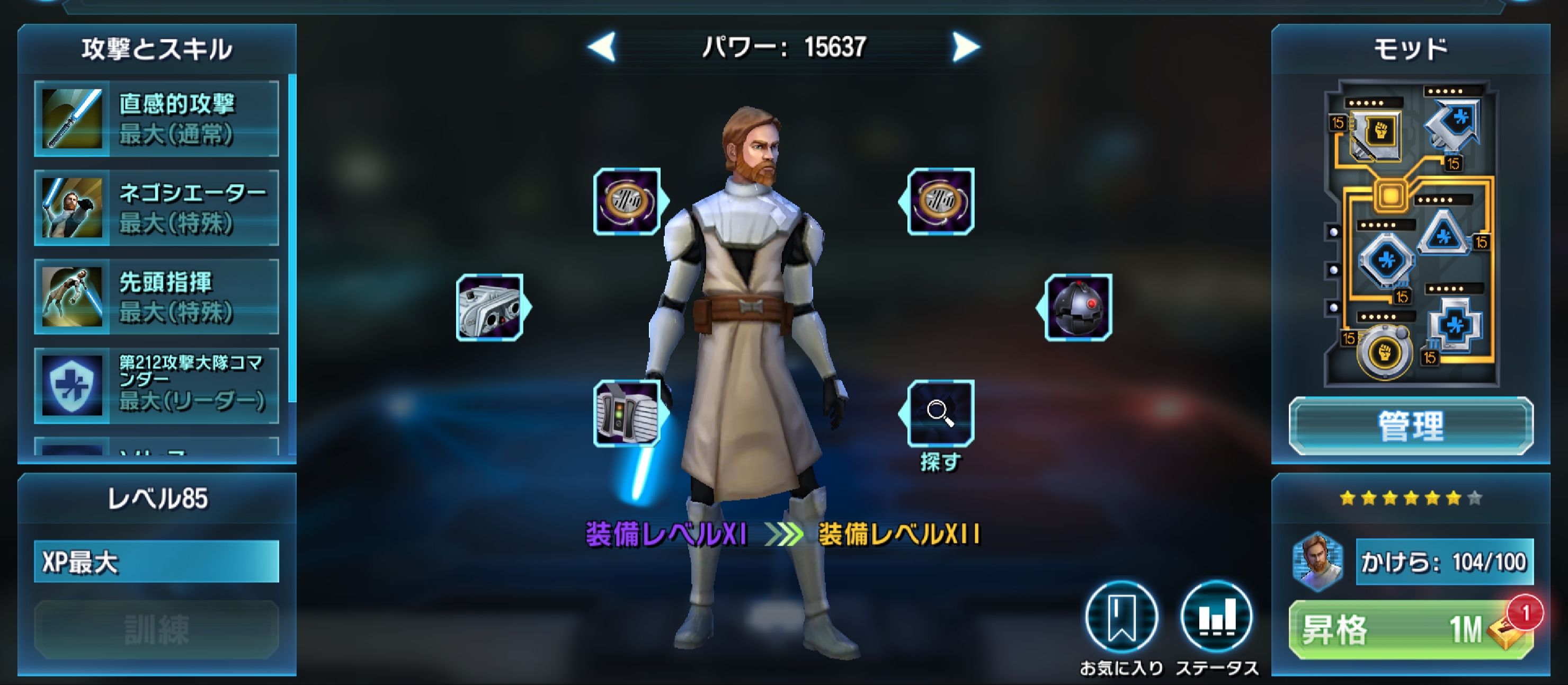1568x685 pixels.
Task: Toggle お気に入り favorite bookmark
Action: click(x=1123, y=618)
